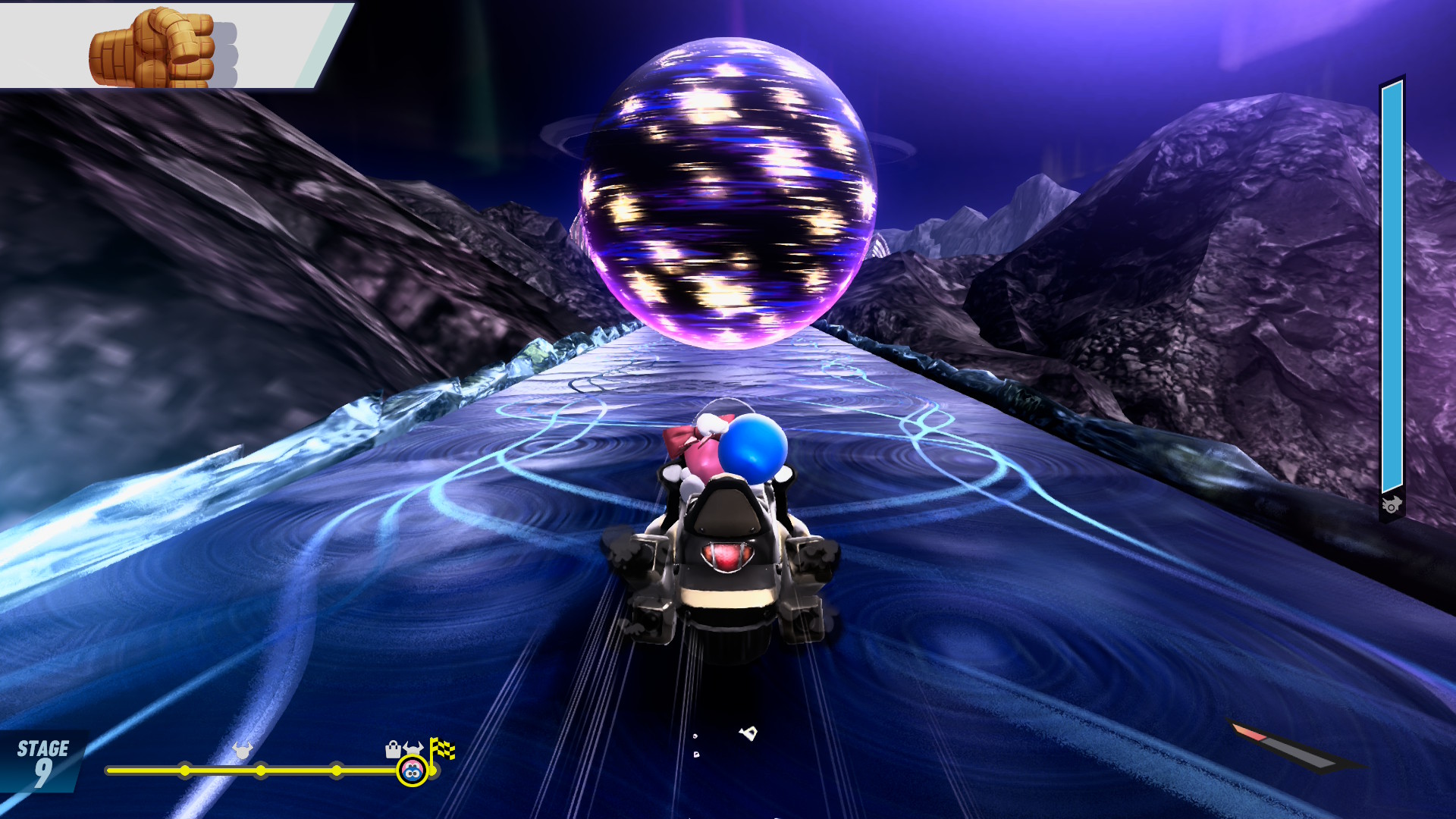This screenshot has height=819, width=1456.
Task: Select the bull head marker beside the shopping bag
Action: 413,748
